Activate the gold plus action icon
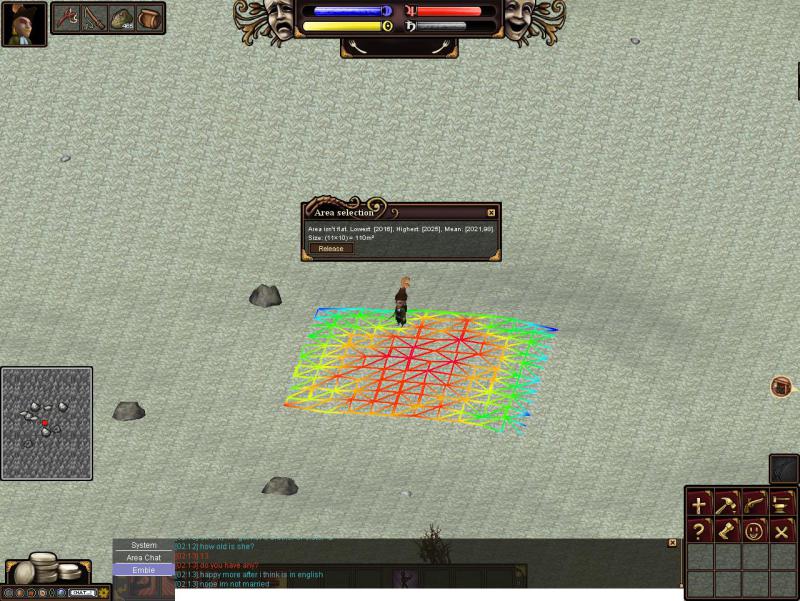 point(700,505)
